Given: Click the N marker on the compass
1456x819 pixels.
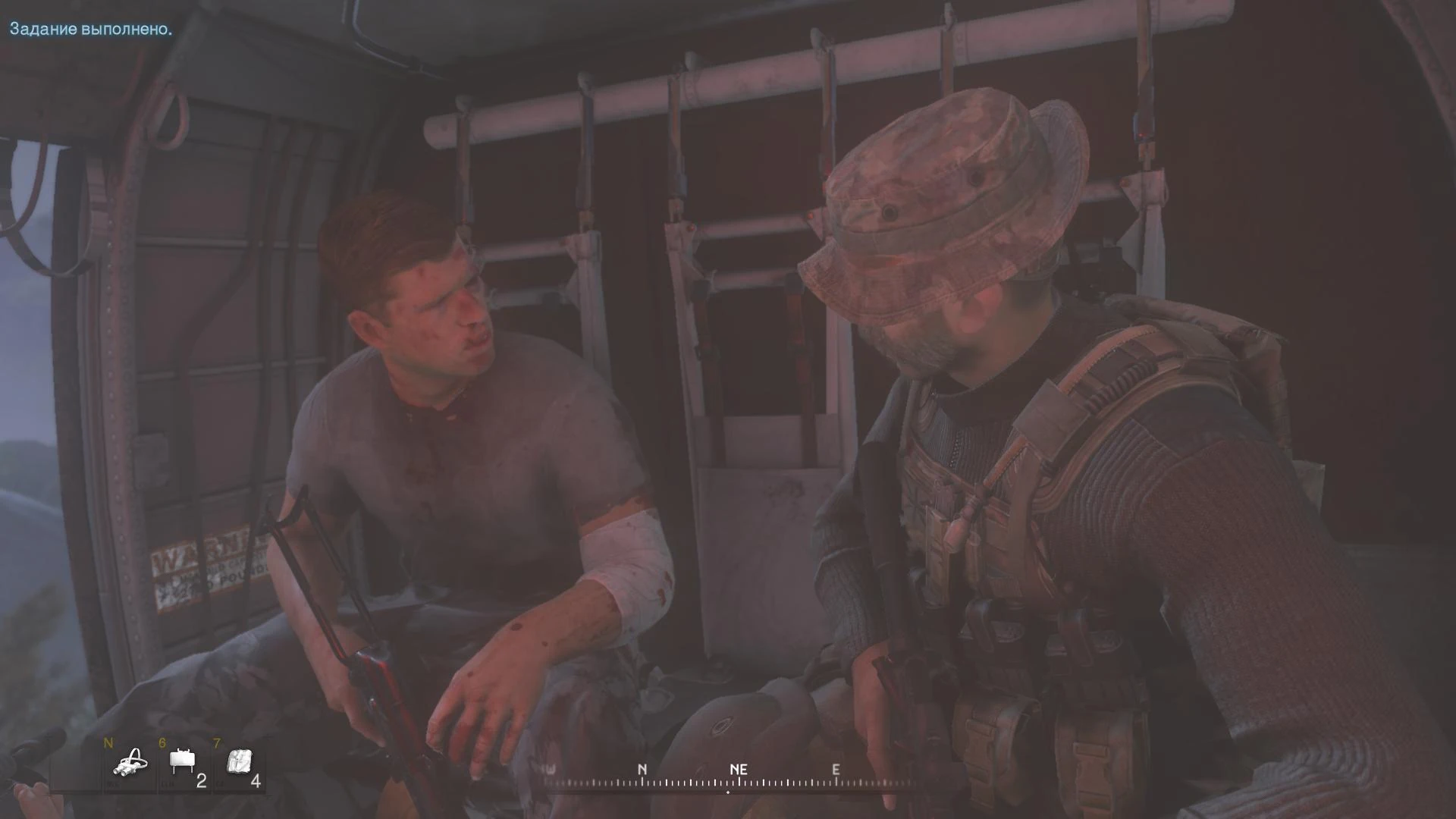Looking at the screenshot, I should coord(643,769).
